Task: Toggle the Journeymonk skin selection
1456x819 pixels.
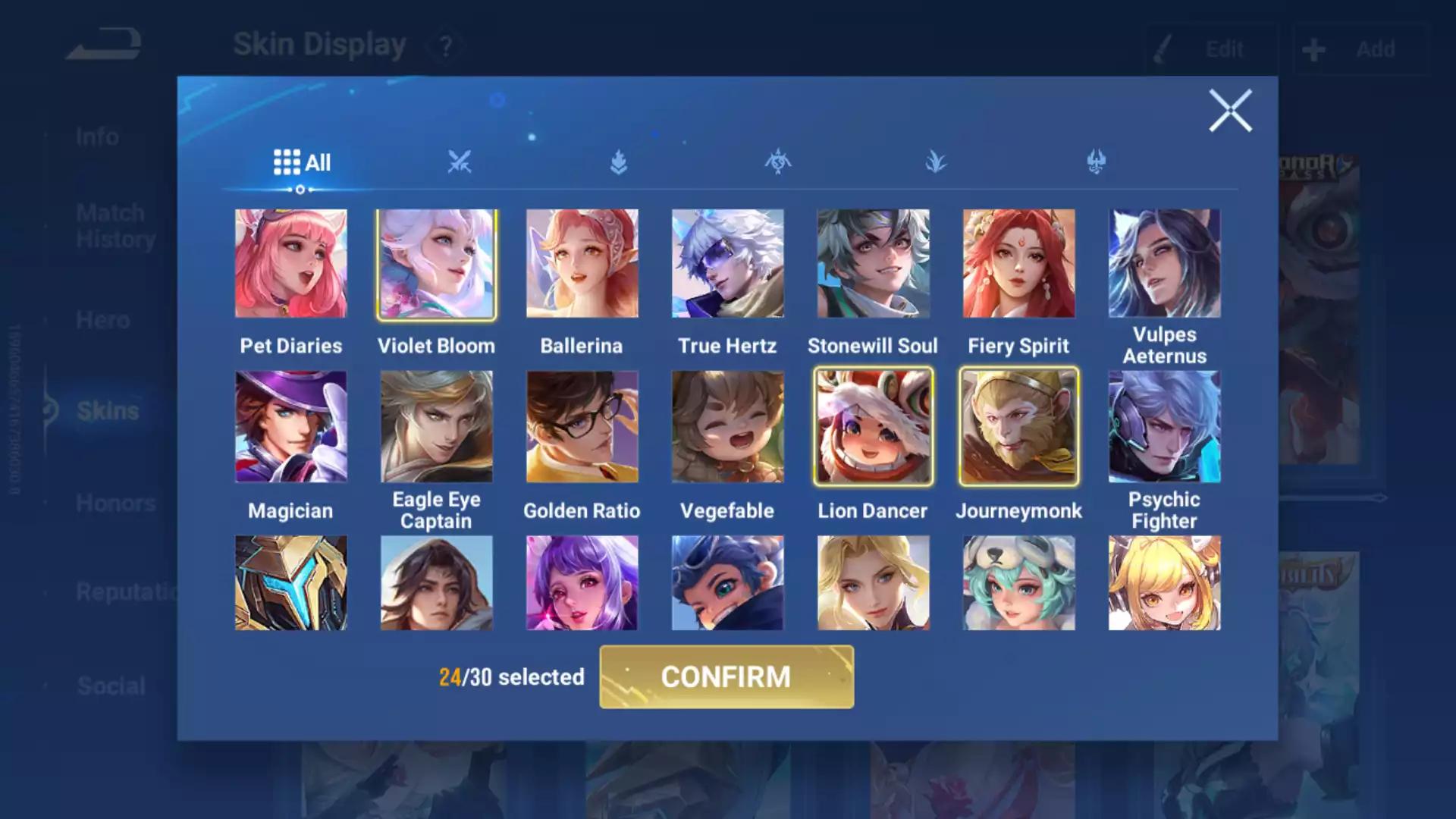Action: (x=1018, y=427)
